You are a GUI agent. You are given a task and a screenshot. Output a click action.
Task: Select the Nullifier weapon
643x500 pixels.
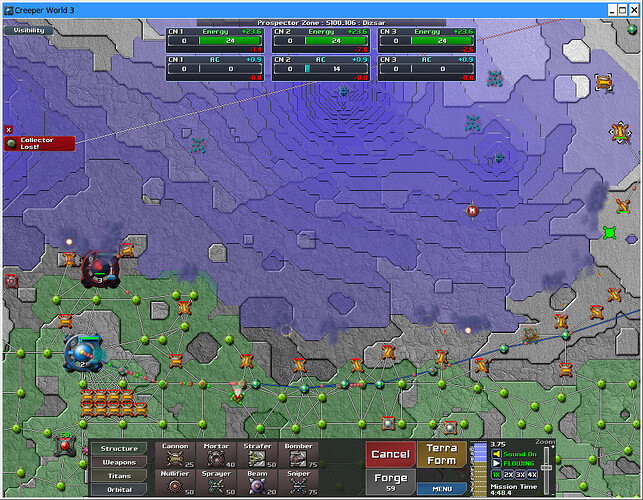[175, 484]
